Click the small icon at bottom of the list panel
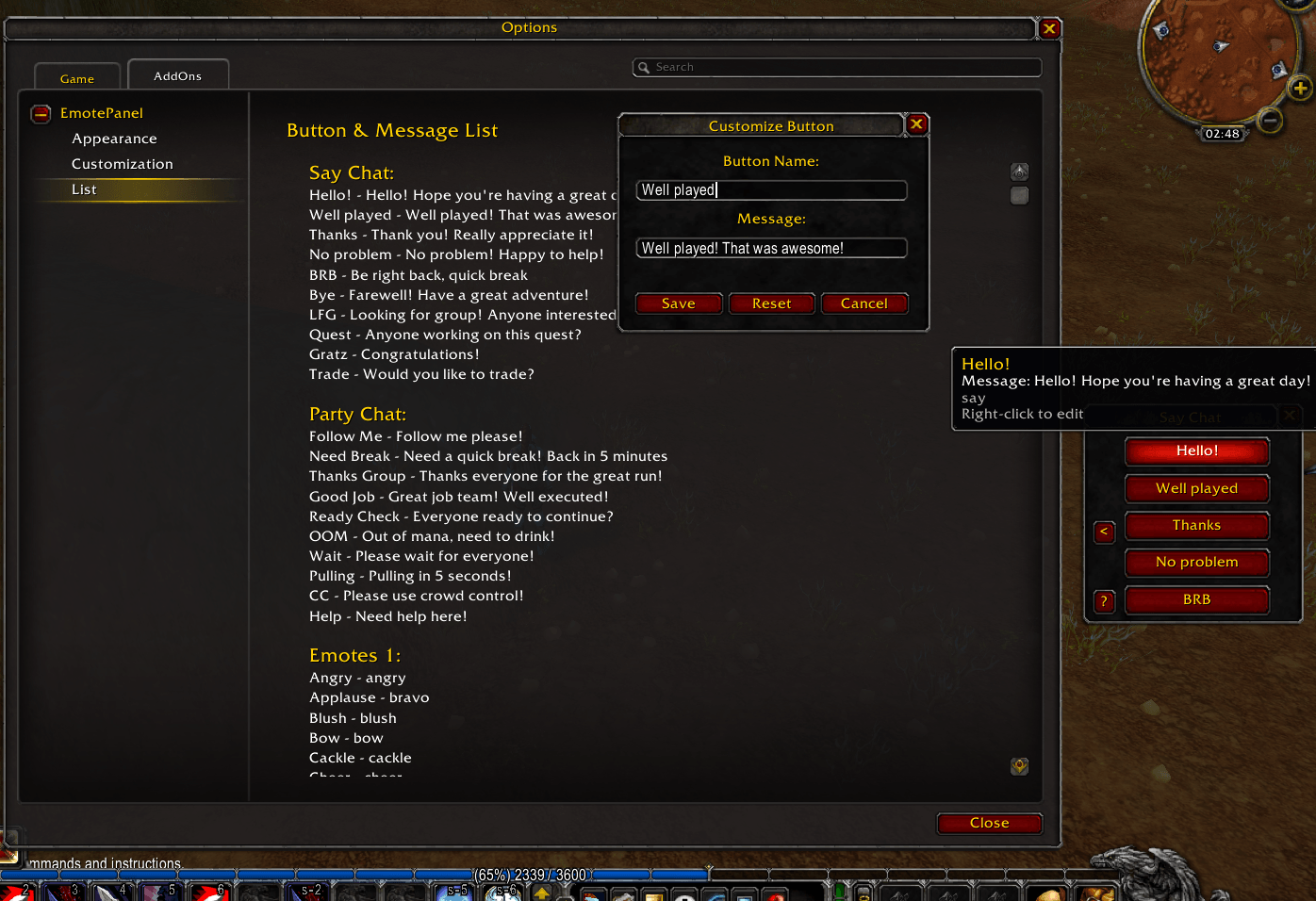1316x901 pixels. [x=1019, y=766]
